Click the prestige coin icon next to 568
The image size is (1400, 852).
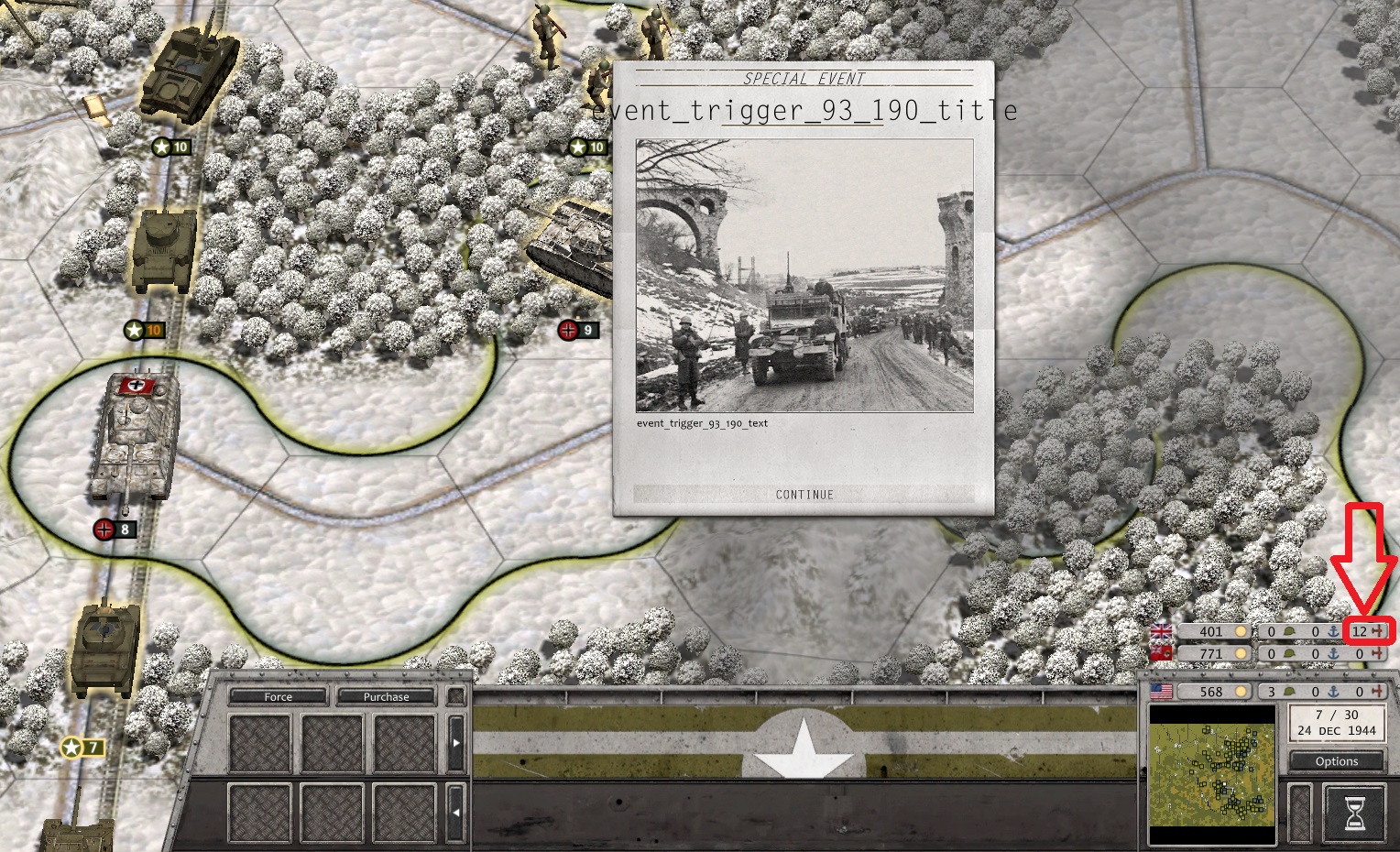coord(1240,691)
